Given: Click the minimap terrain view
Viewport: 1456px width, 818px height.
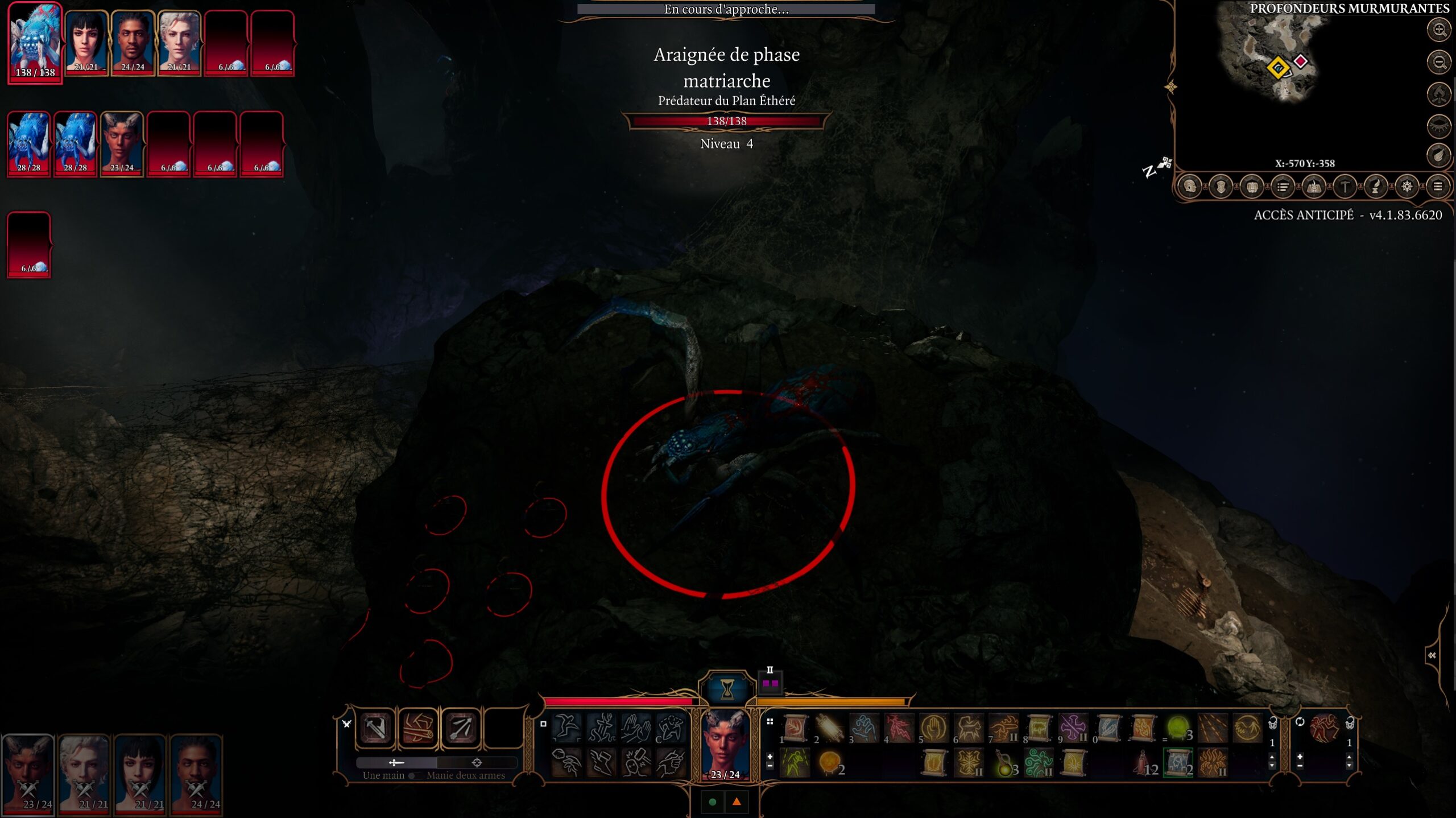Looking at the screenshot, I should (1274, 57).
